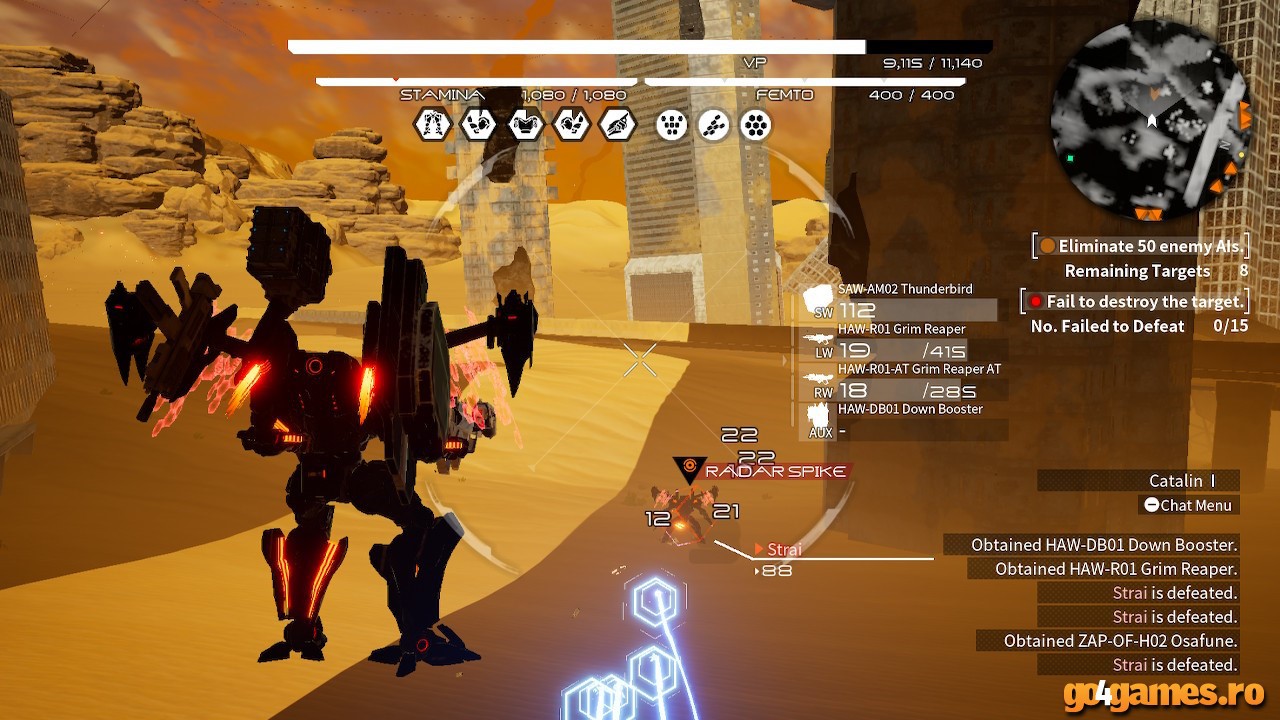
Task: Click the circular minimap
Action: tap(1151, 121)
